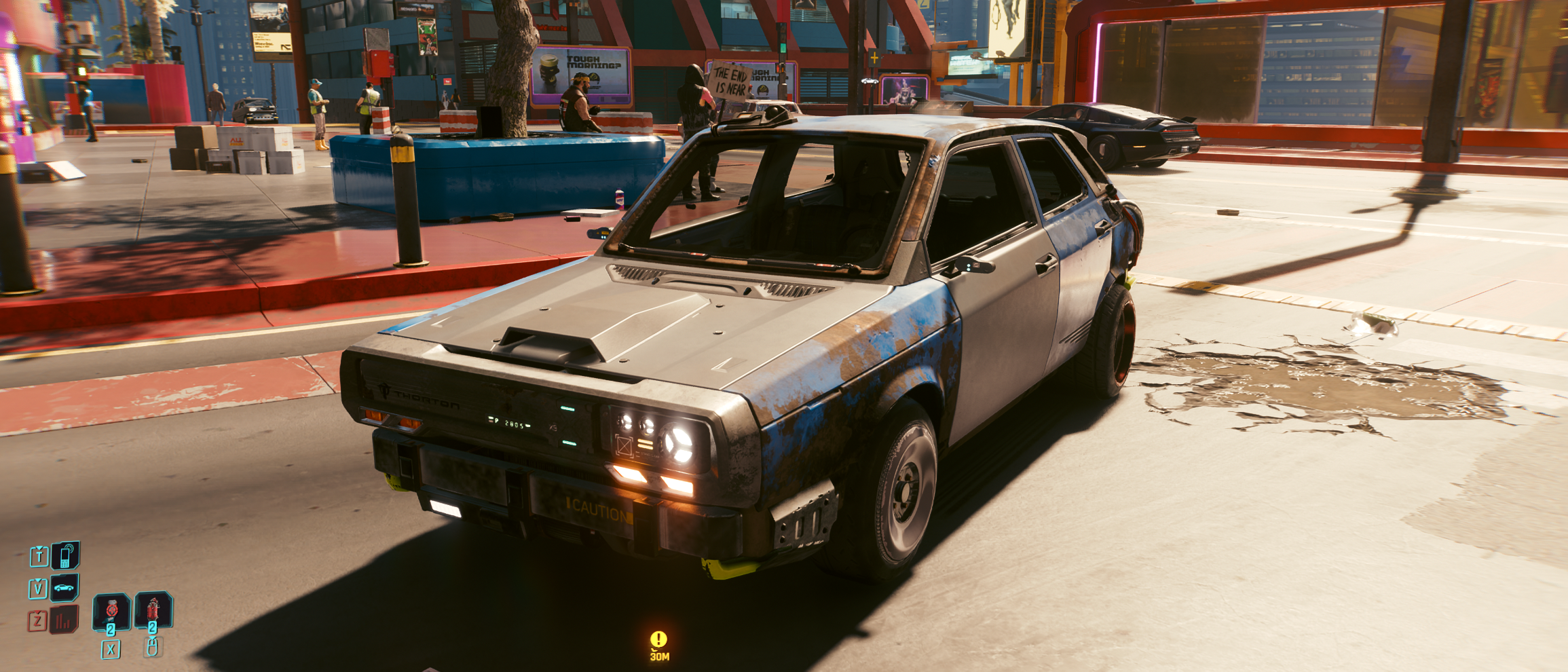Image resolution: width=1568 pixels, height=672 pixels.
Task: Toggle the X keybind box under the healing item
Action: click(x=111, y=649)
